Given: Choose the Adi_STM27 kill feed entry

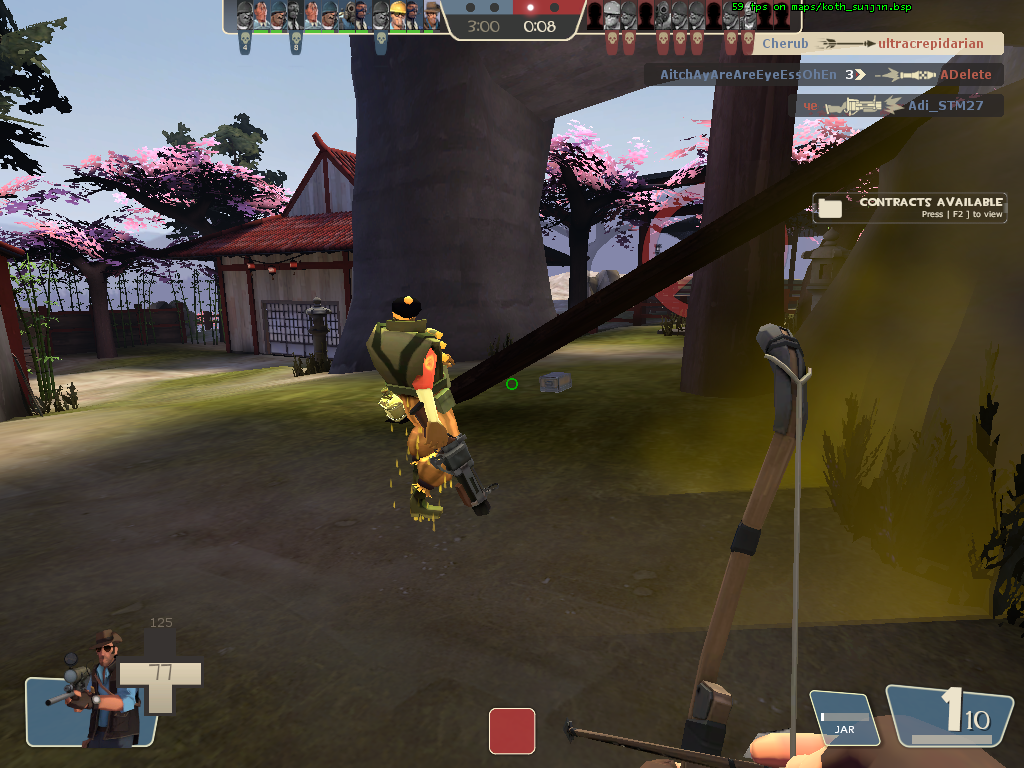Looking at the screenshot, I should tap(899, 106).
